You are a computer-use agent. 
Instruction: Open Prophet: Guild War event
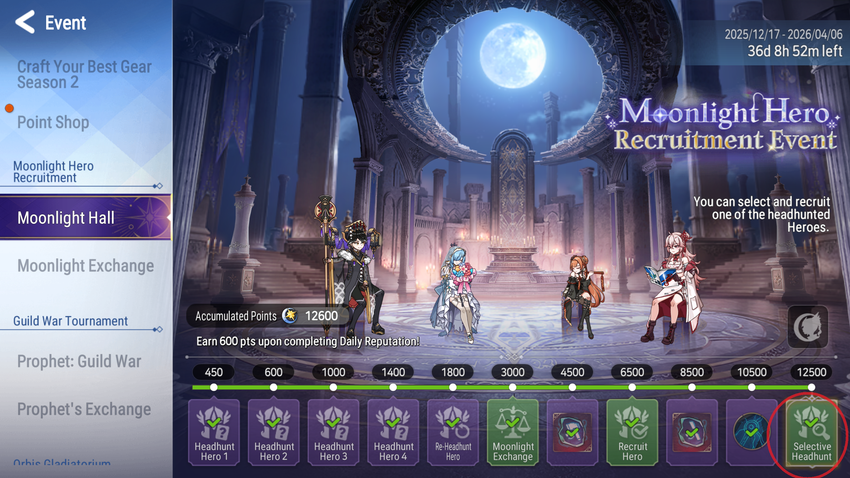[x=79, y=361]
